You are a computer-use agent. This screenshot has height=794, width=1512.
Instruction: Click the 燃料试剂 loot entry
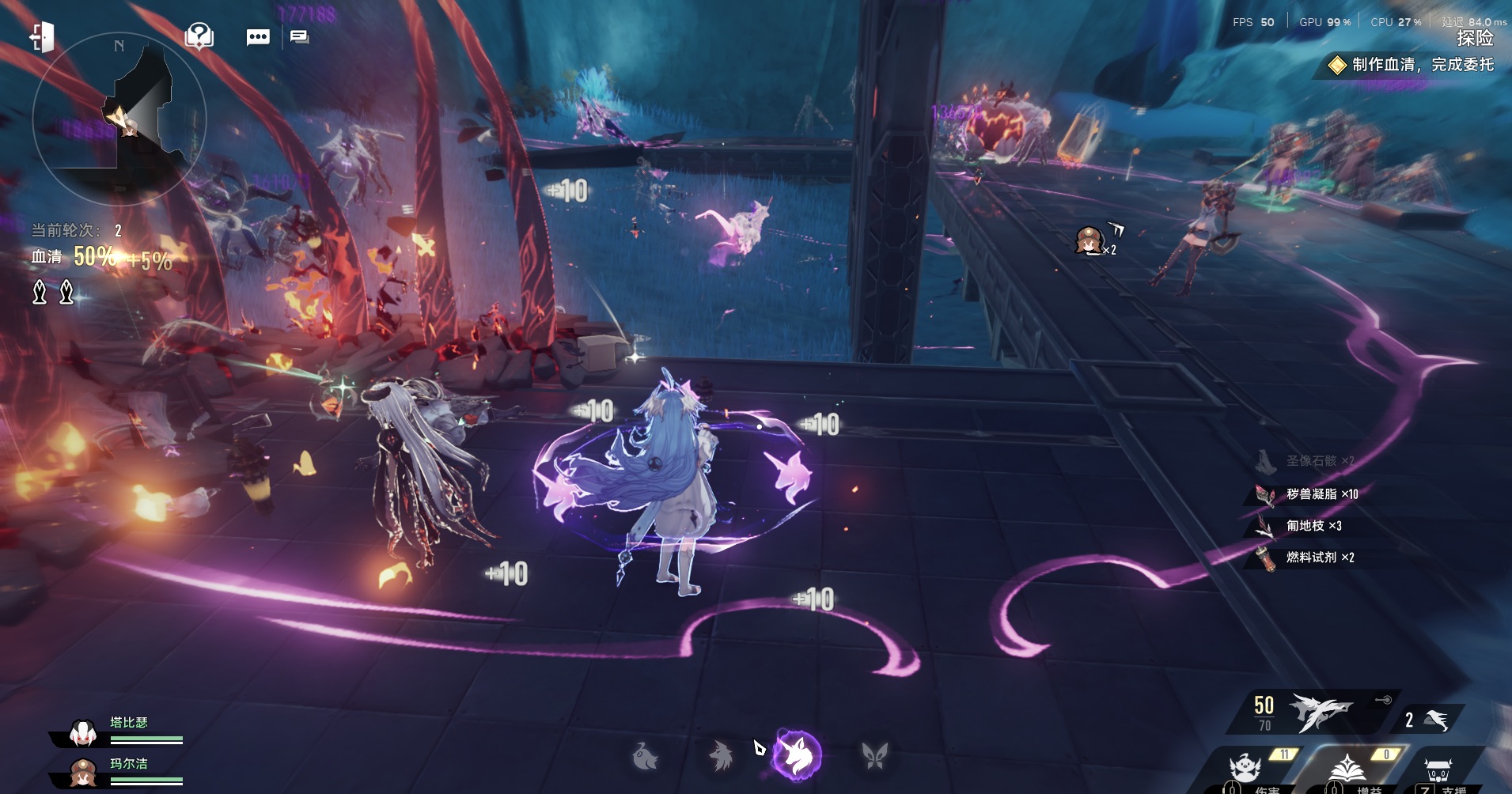1318,558
